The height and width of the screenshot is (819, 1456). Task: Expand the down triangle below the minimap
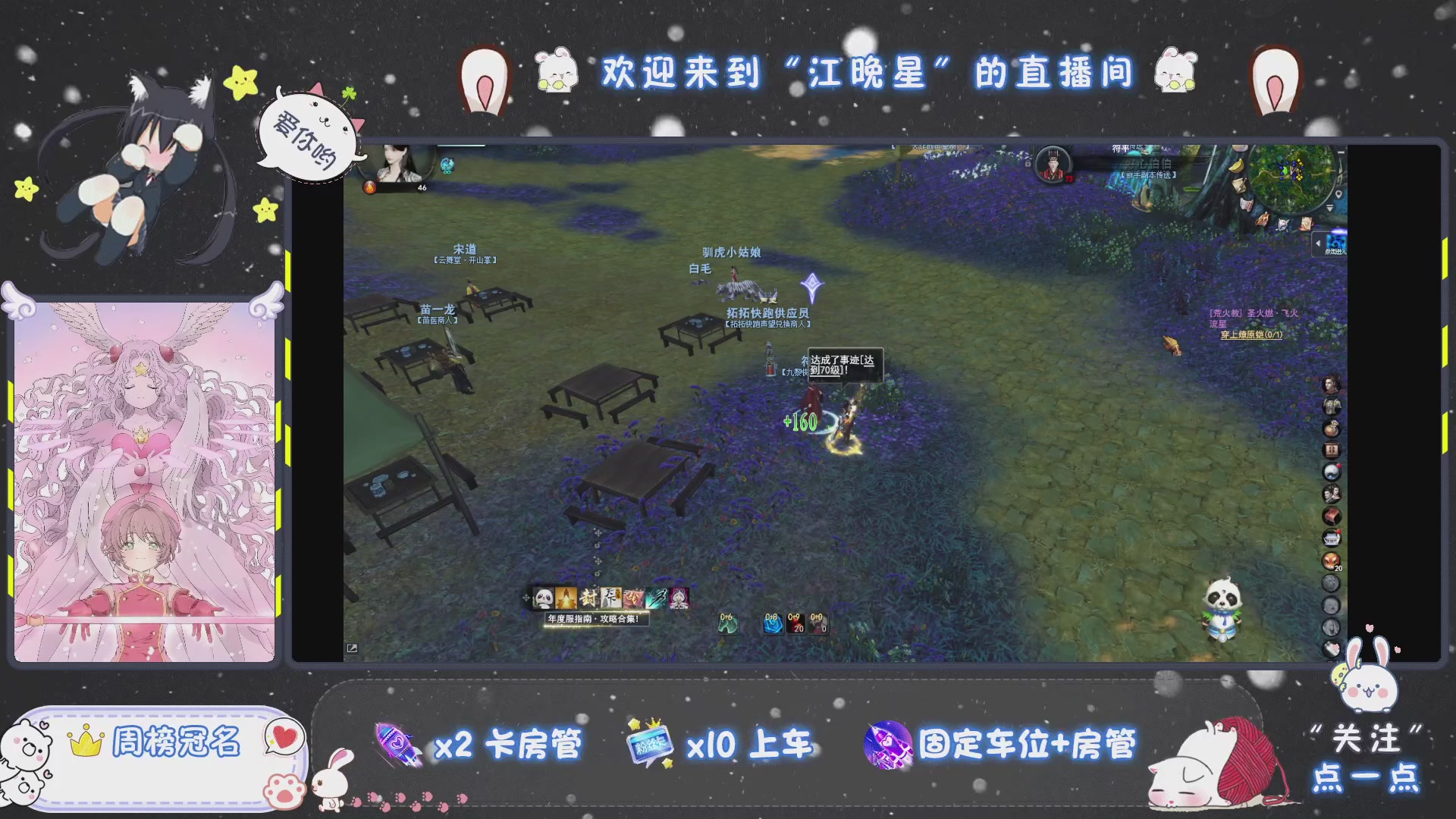pyautogui.click(x=1329, y=207)
